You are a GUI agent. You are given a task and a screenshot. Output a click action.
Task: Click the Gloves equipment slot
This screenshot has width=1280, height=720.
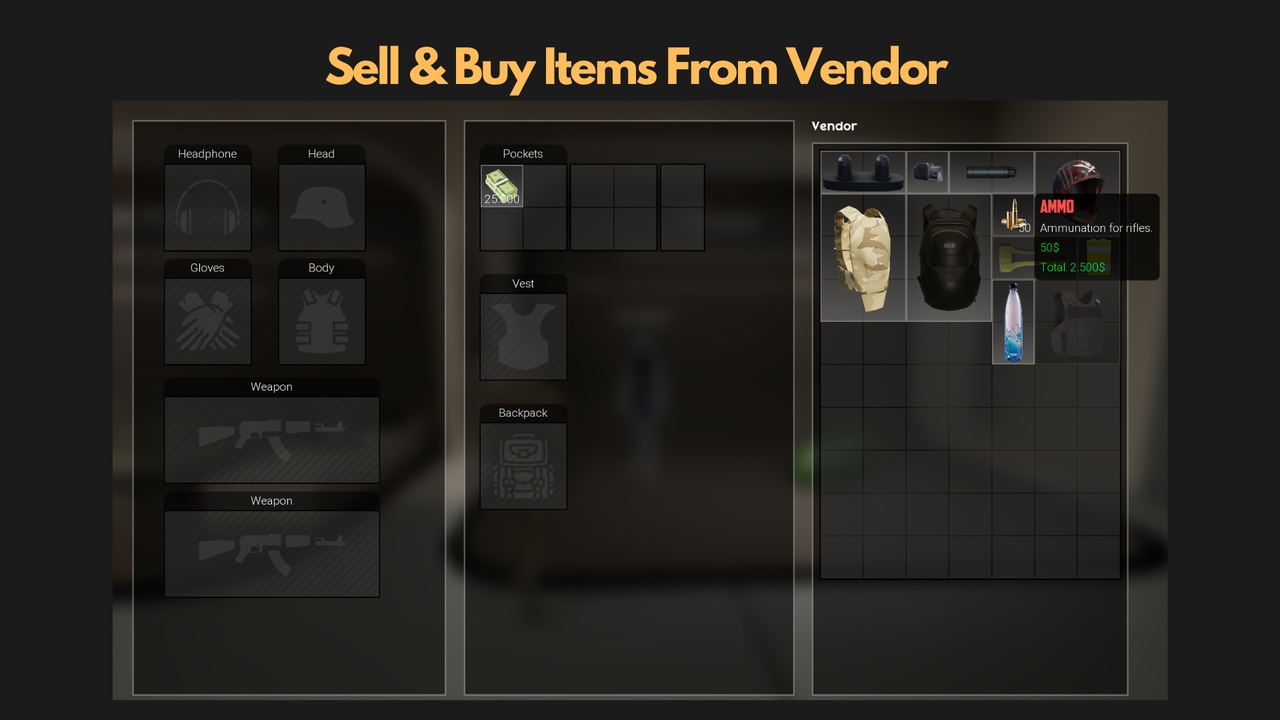(x=207, y=321)
